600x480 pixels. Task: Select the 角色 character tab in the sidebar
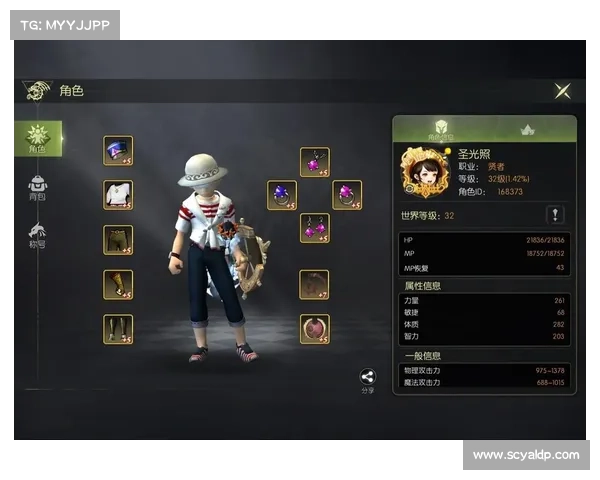click(39, 138)
